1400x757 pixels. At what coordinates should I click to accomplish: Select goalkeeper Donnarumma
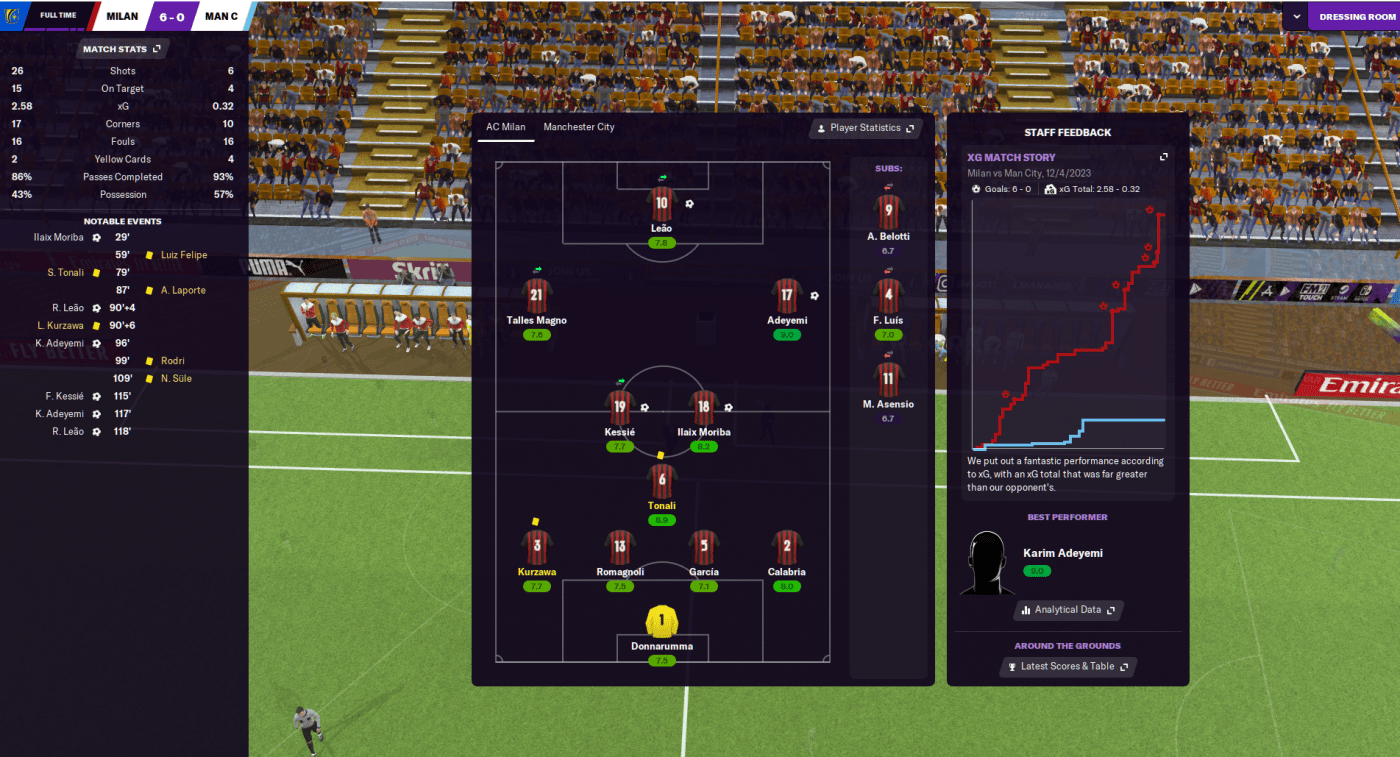(x=661, y=622)
